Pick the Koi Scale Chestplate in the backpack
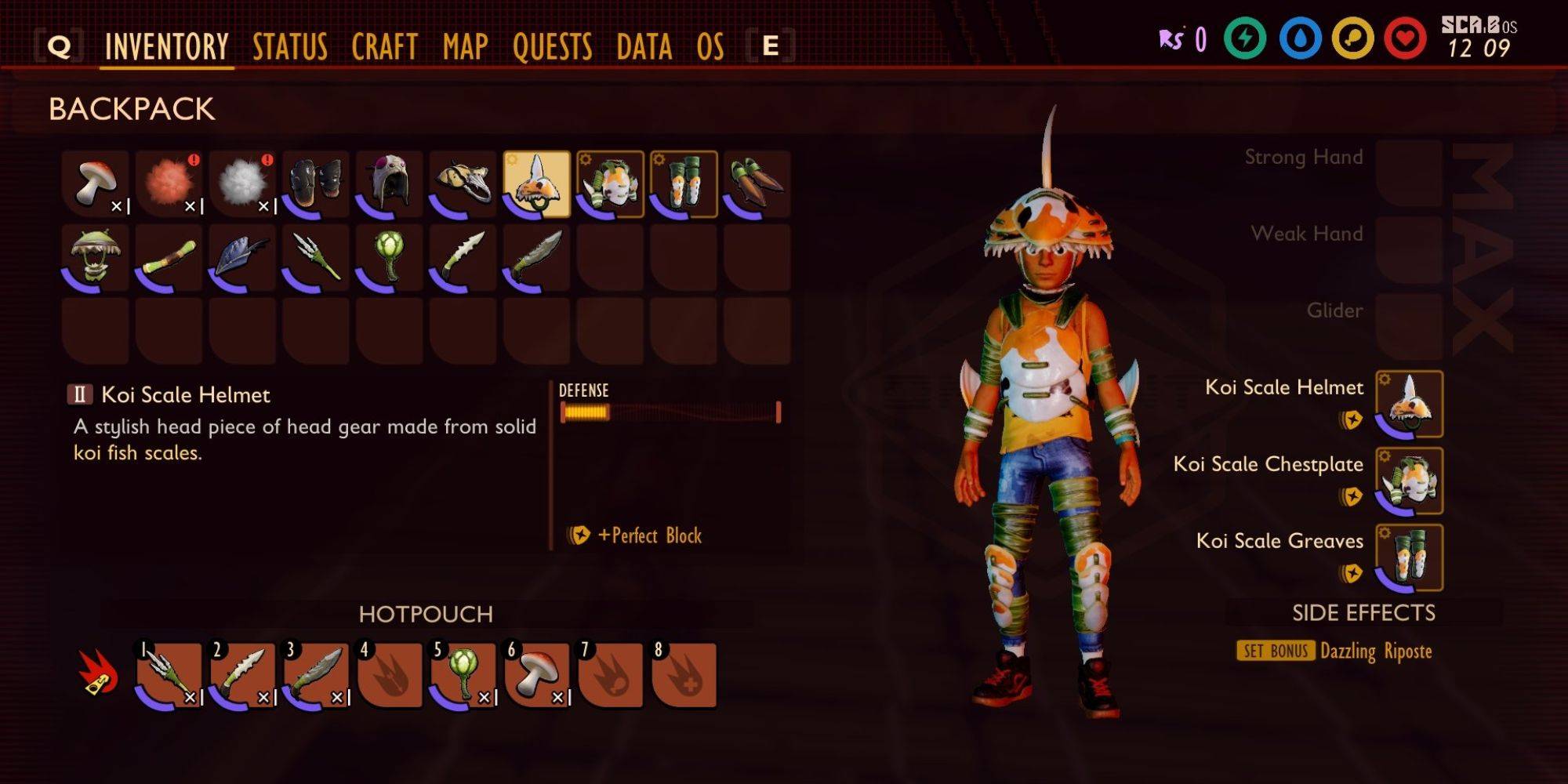This screenshot has width=1568, height=784. [611, 184]
